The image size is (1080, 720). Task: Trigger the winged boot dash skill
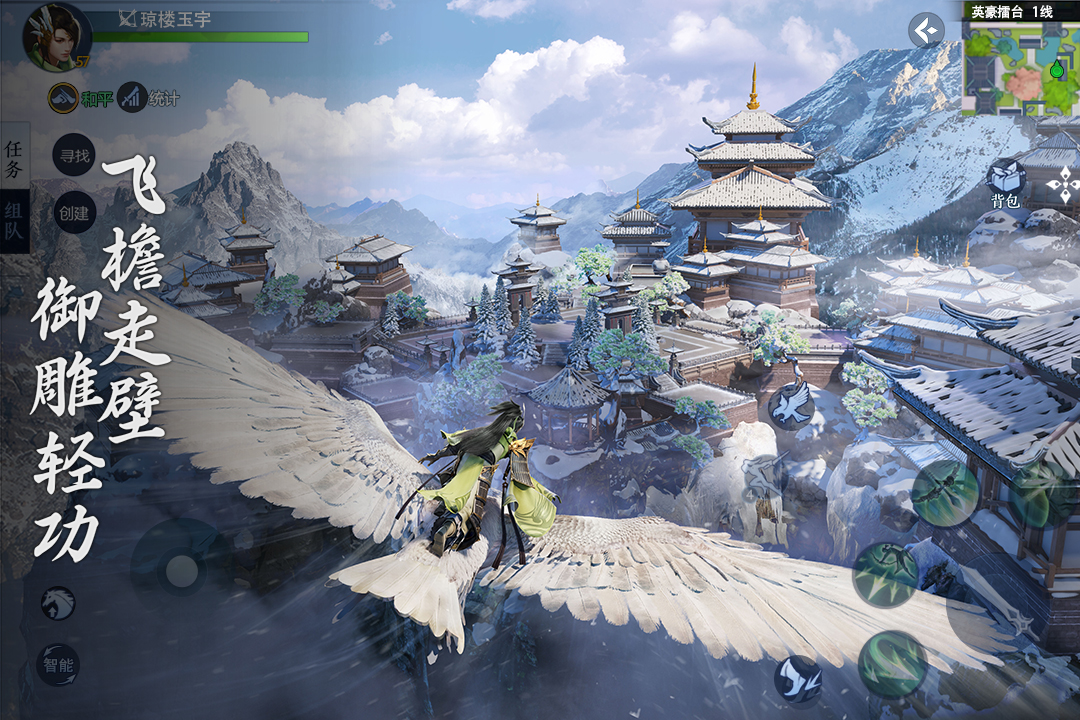(x=798, y=678)
